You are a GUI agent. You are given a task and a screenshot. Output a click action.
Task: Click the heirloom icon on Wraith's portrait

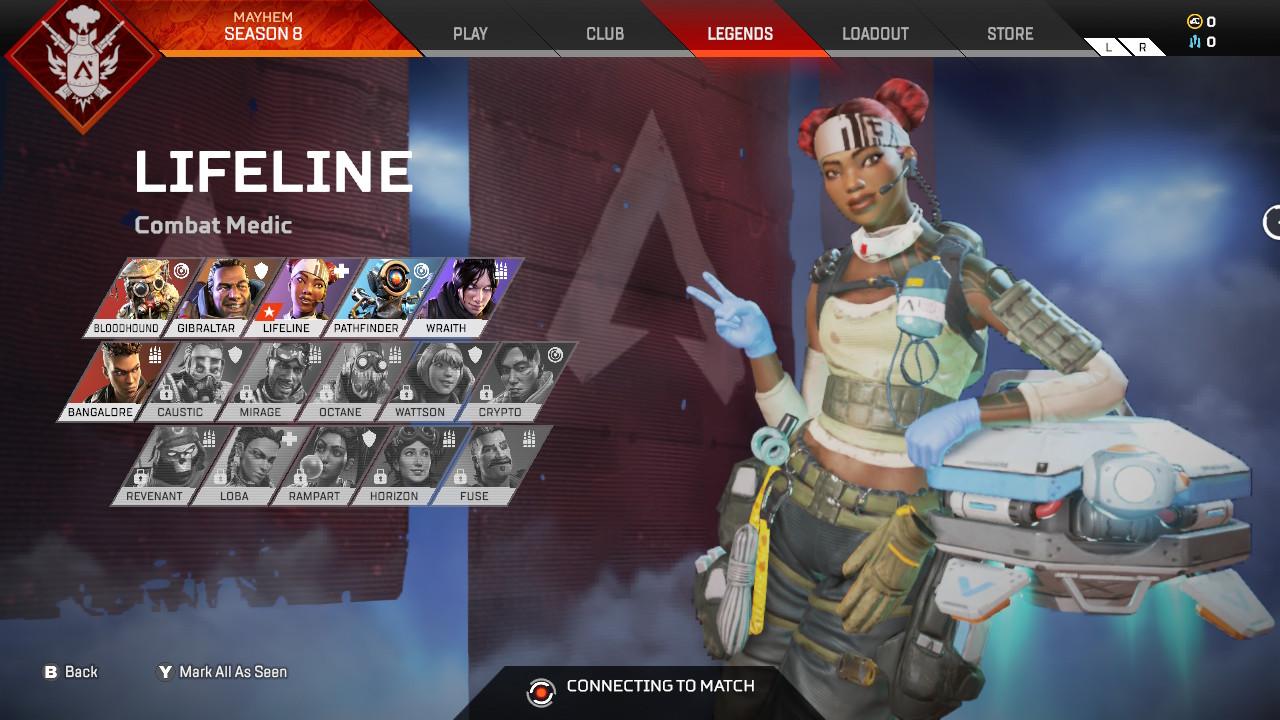tap(500, 270)
